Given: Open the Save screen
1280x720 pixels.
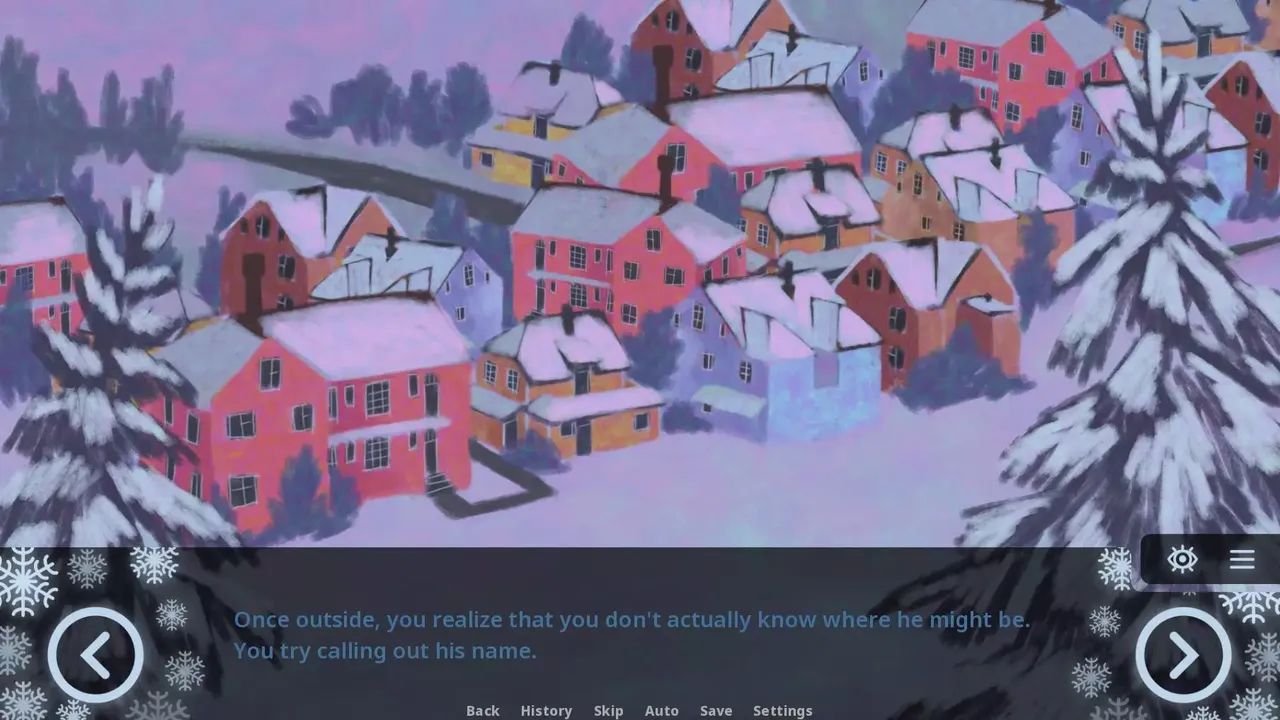Looking at the screenshot, I should click(716, 710).
